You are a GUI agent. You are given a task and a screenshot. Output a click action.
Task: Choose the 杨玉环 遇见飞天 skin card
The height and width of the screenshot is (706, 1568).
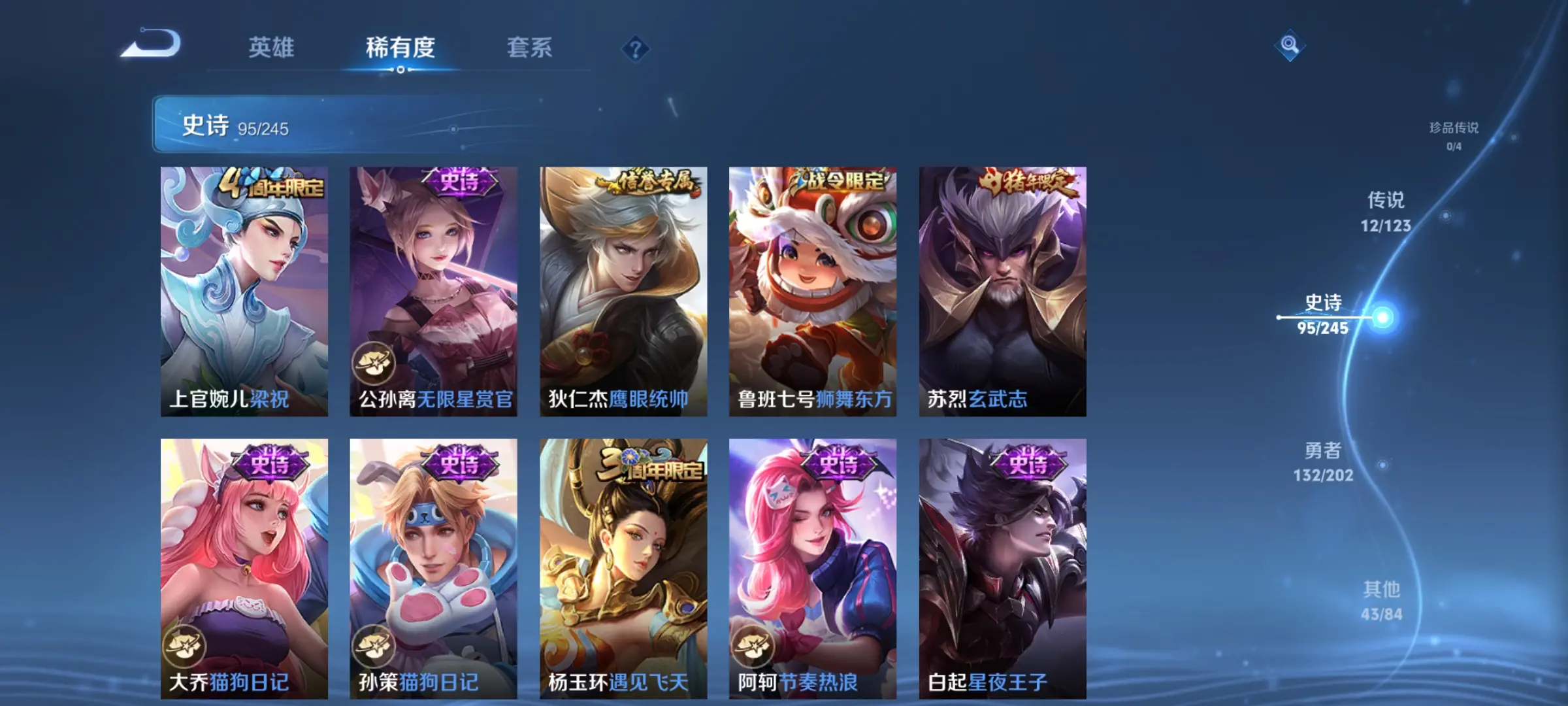(x=623, y=567)
